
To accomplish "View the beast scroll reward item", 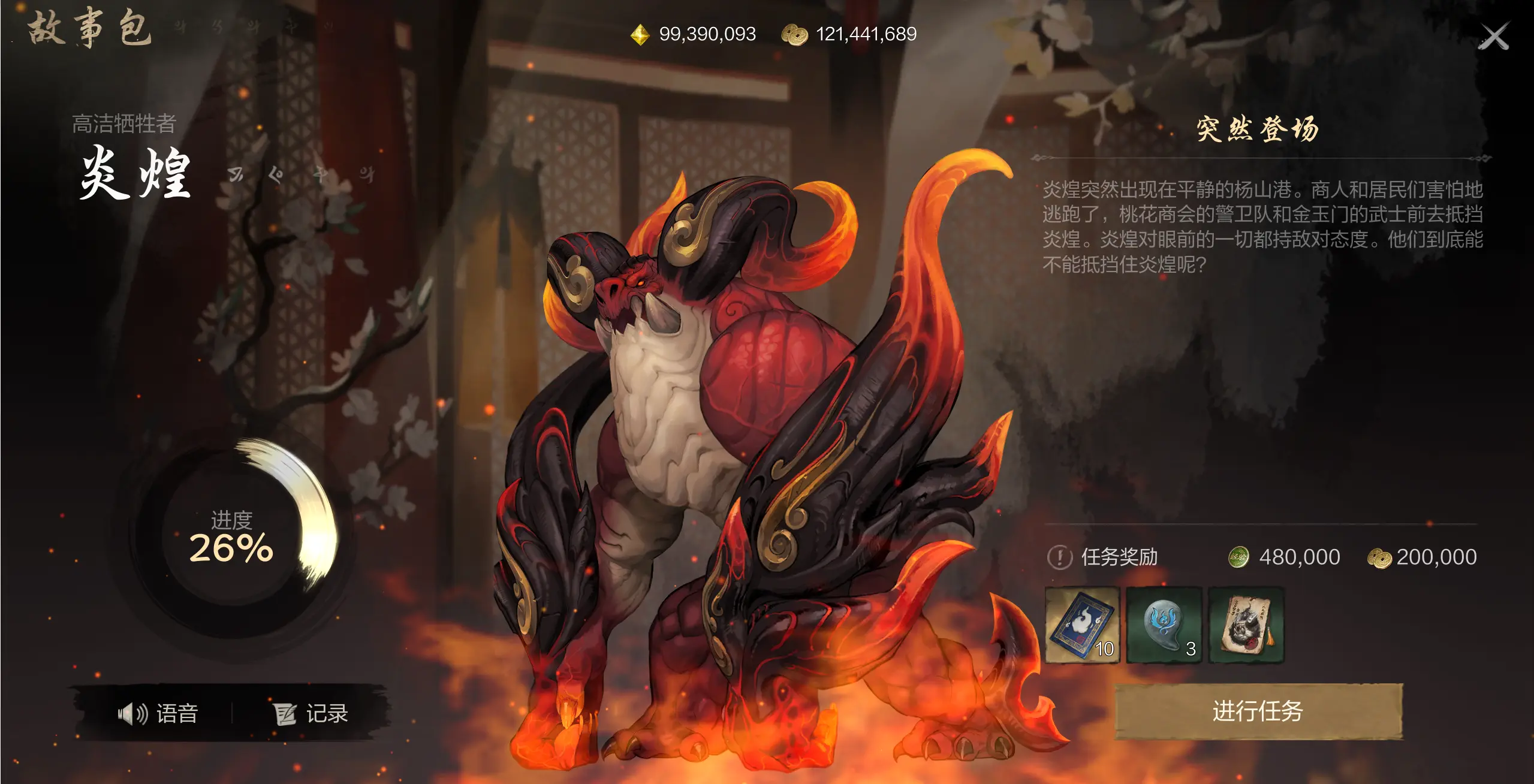I will tap(1246, 625).
